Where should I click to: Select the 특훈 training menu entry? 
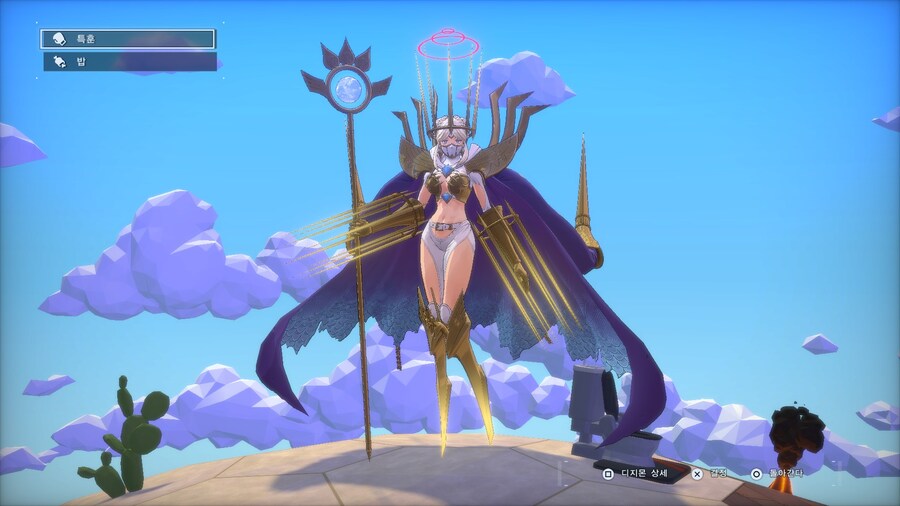(x=128, y=39)
